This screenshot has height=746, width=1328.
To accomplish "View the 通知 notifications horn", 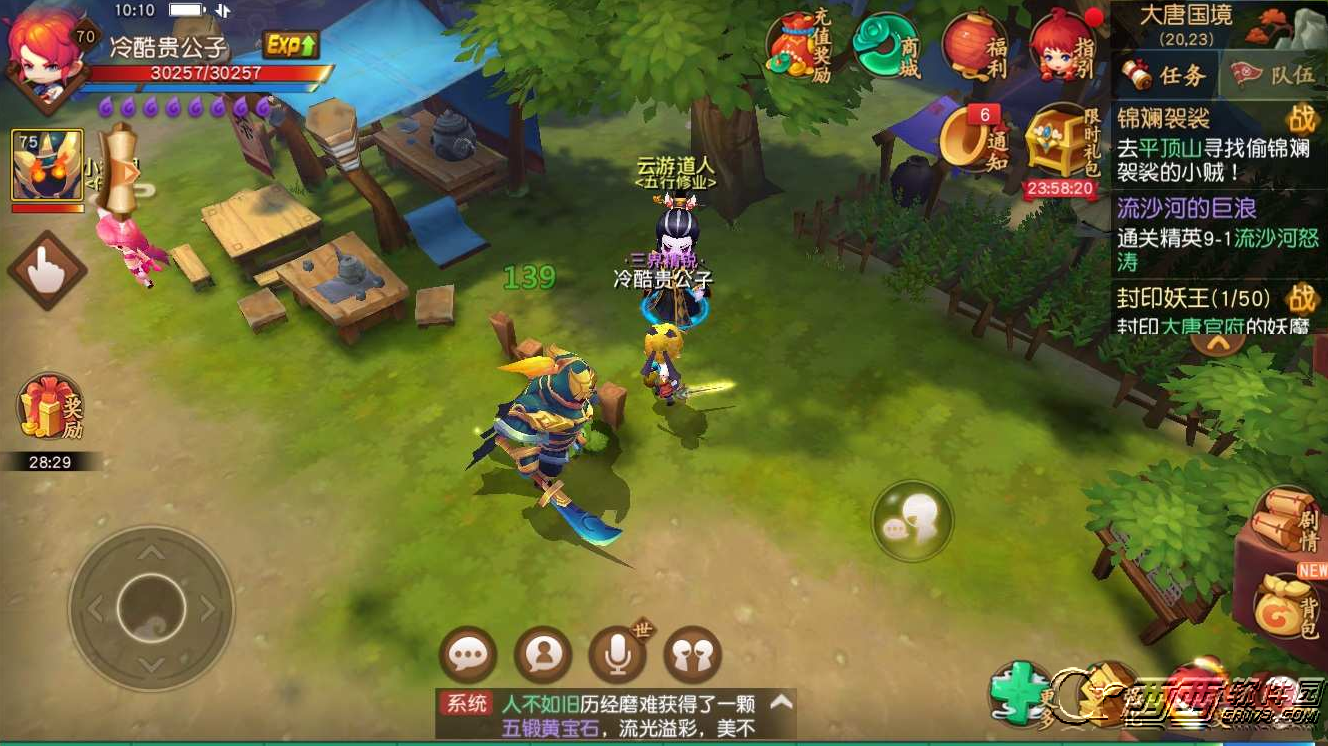I will (974, 138).
